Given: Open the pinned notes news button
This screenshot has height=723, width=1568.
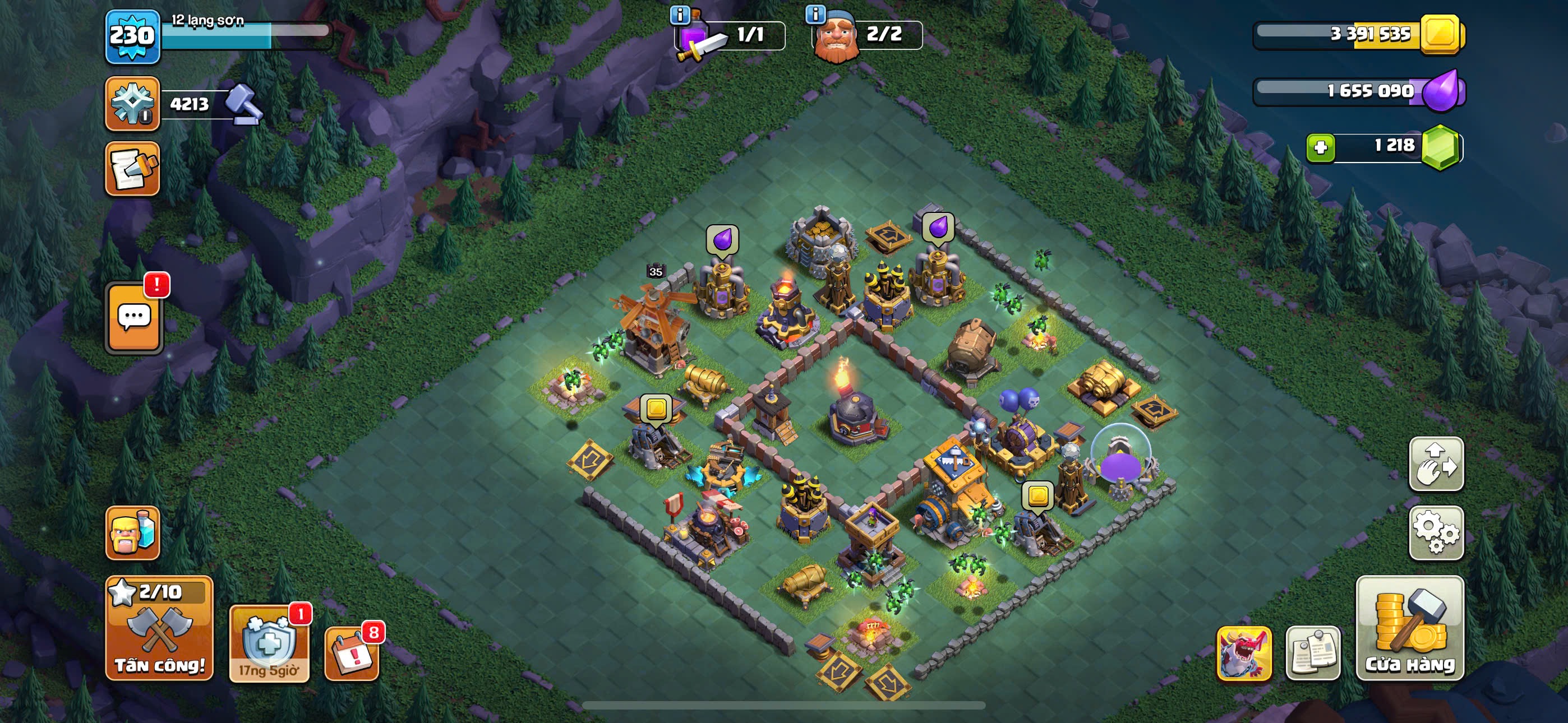Looking at the screenshot, I should pos(1312,653).
